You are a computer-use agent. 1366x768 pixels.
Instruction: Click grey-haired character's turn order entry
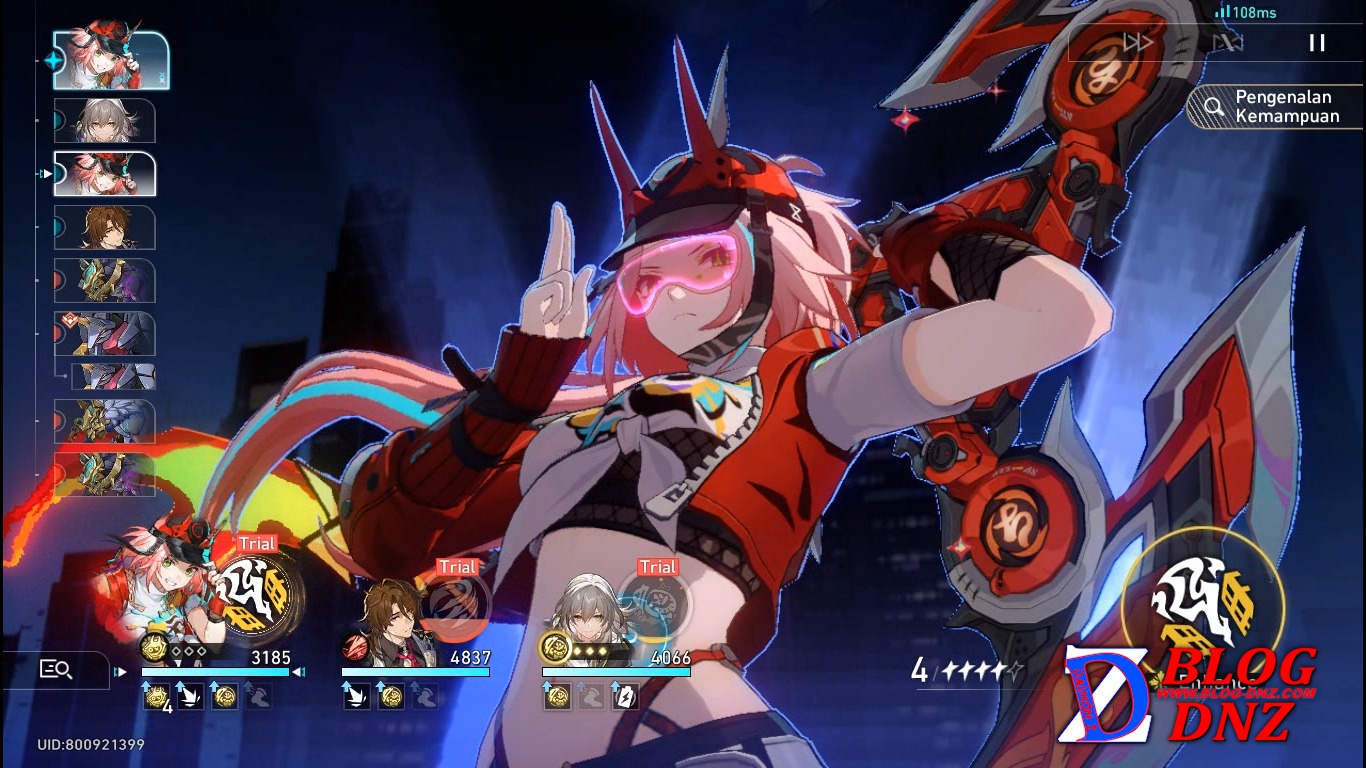pos(105,120)
